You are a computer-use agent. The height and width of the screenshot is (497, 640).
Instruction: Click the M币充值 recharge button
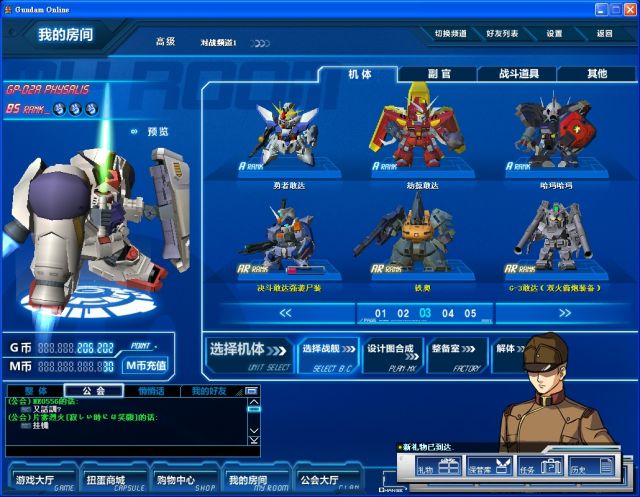coord(146,366)
